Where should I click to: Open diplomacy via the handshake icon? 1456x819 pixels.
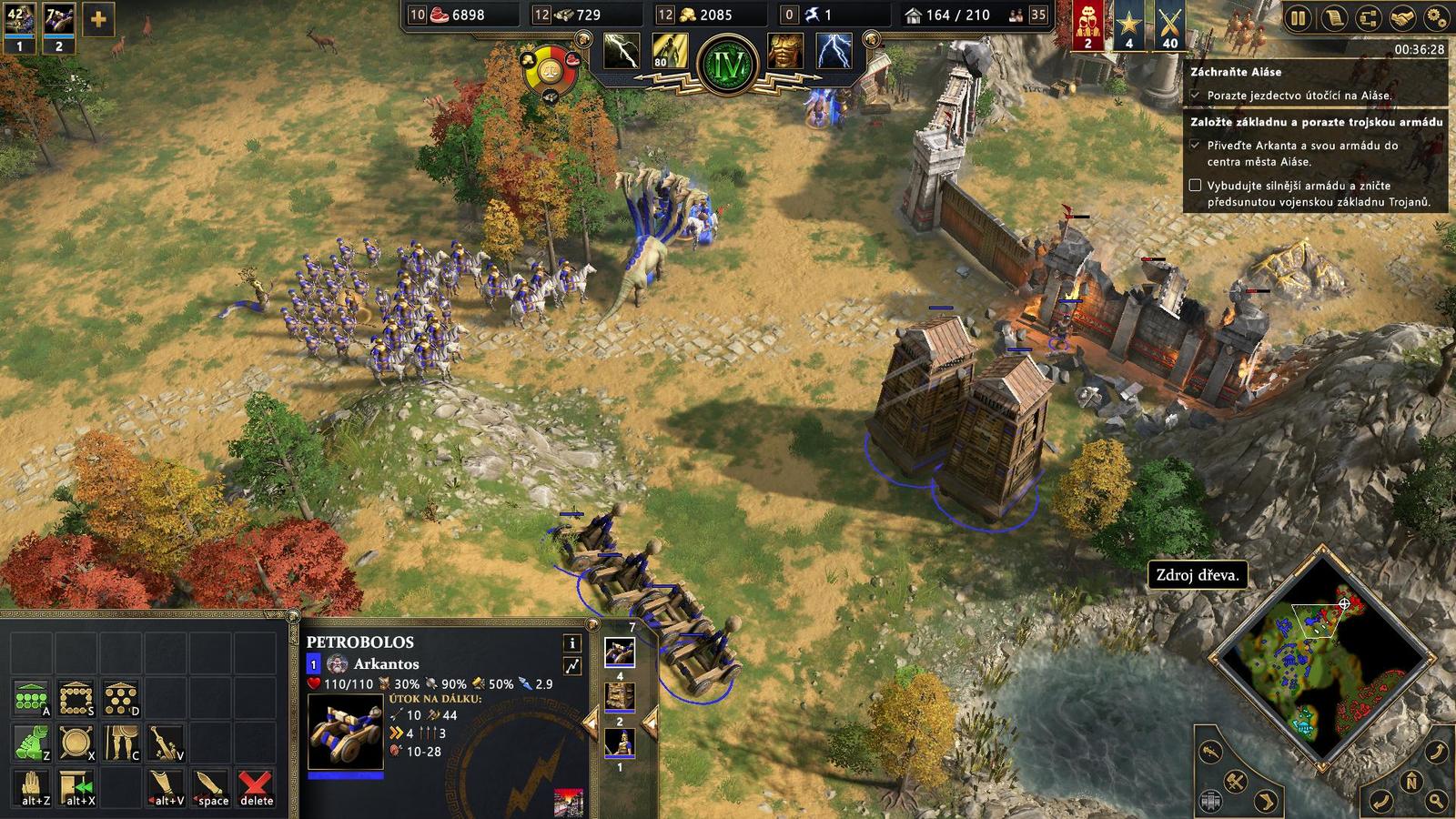pos(1401,17)
